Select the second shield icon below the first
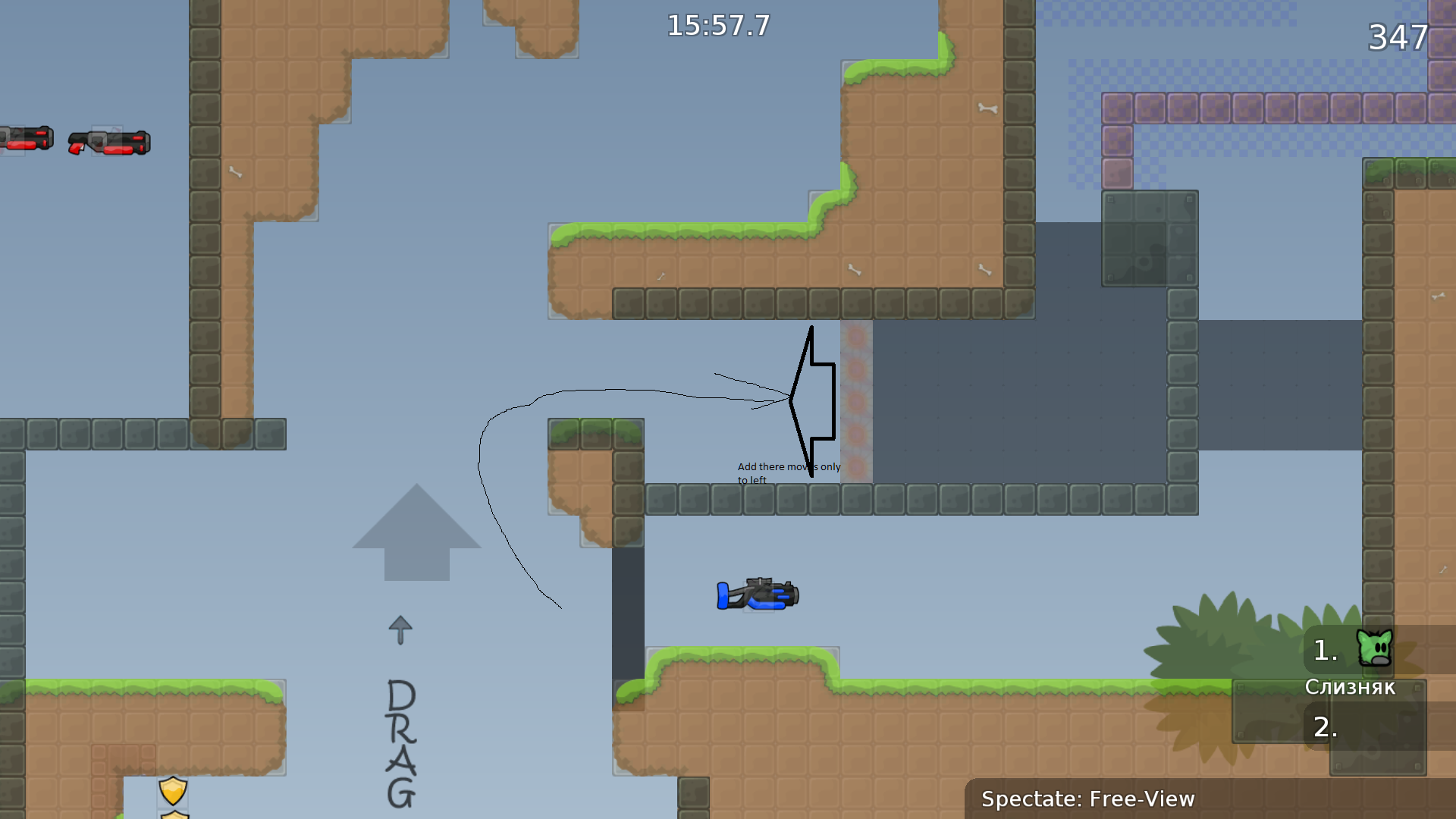1456x819 pixels. point(173,815)
